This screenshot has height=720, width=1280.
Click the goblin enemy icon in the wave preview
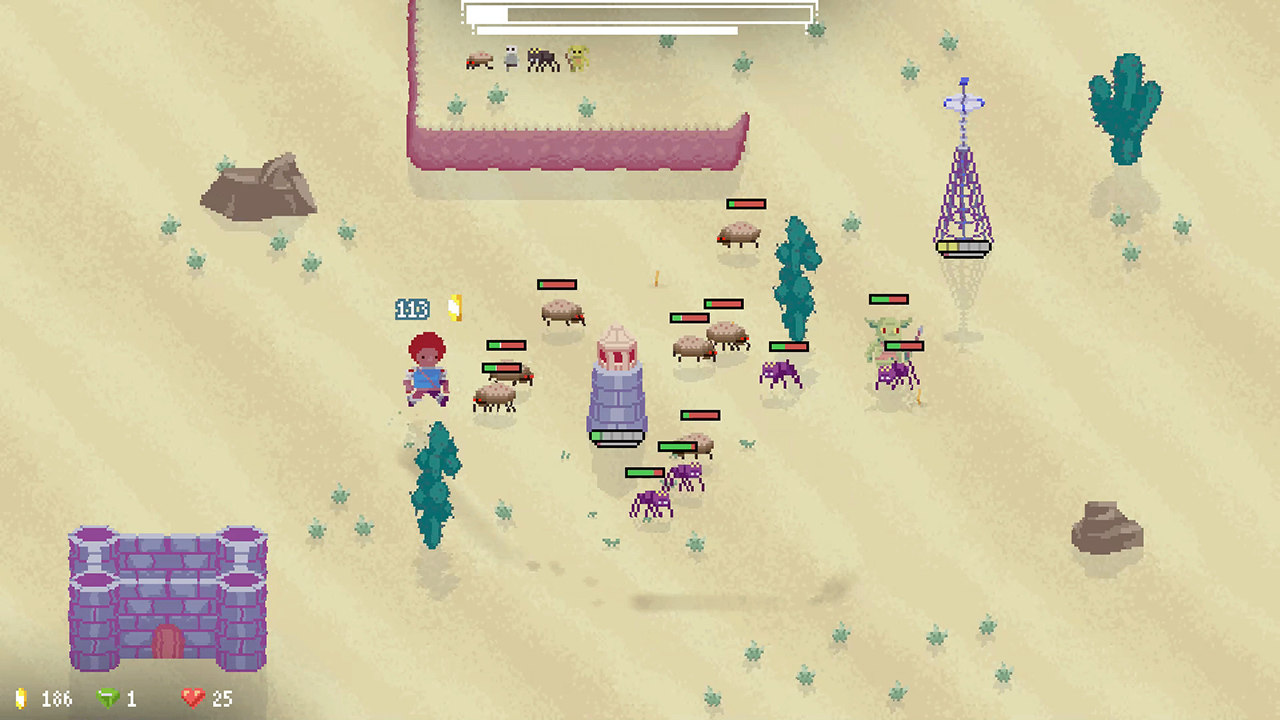(x=575, y=59)
